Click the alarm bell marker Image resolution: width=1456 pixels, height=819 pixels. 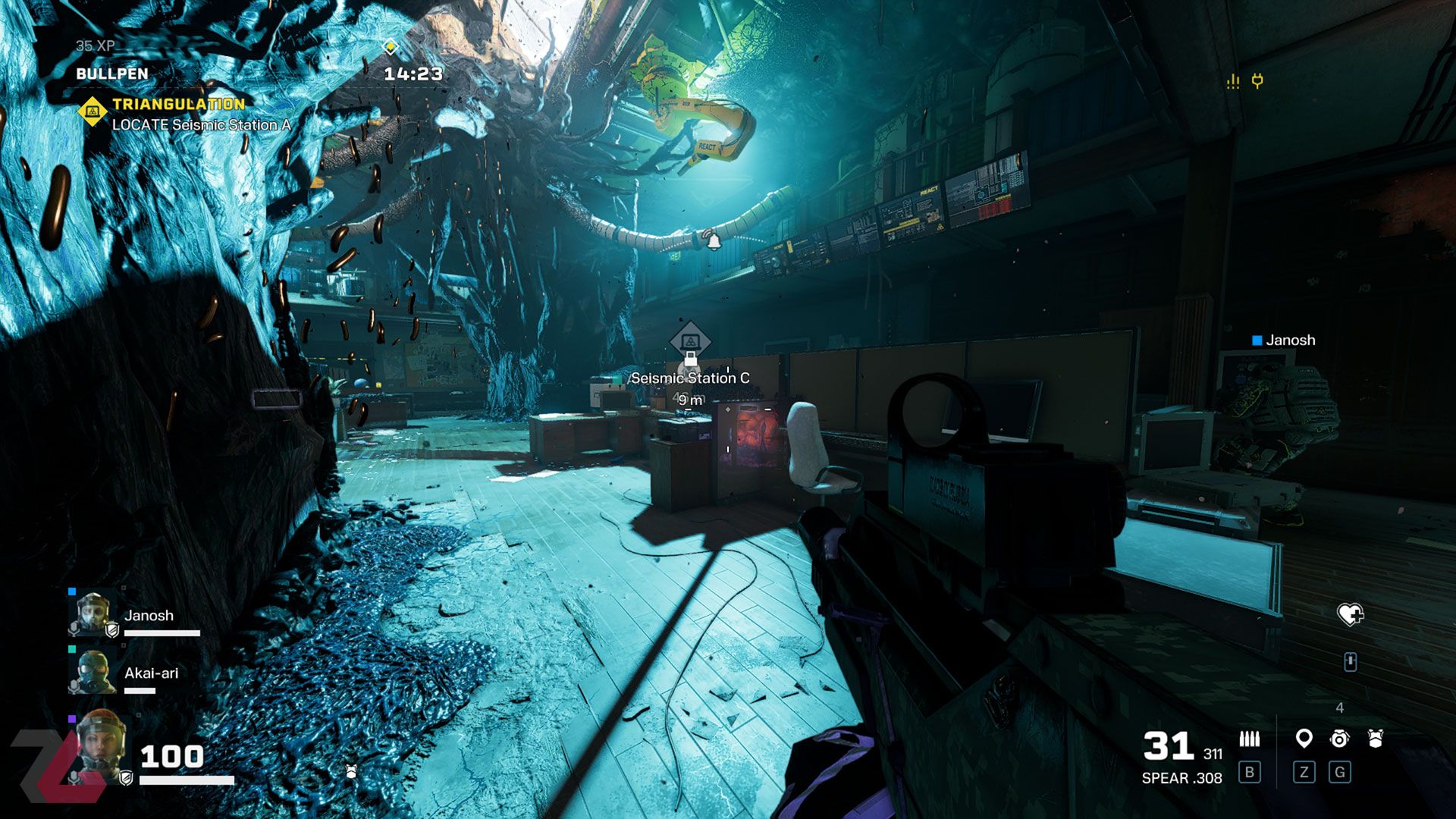pyautogui.click(x=713, y=240)
